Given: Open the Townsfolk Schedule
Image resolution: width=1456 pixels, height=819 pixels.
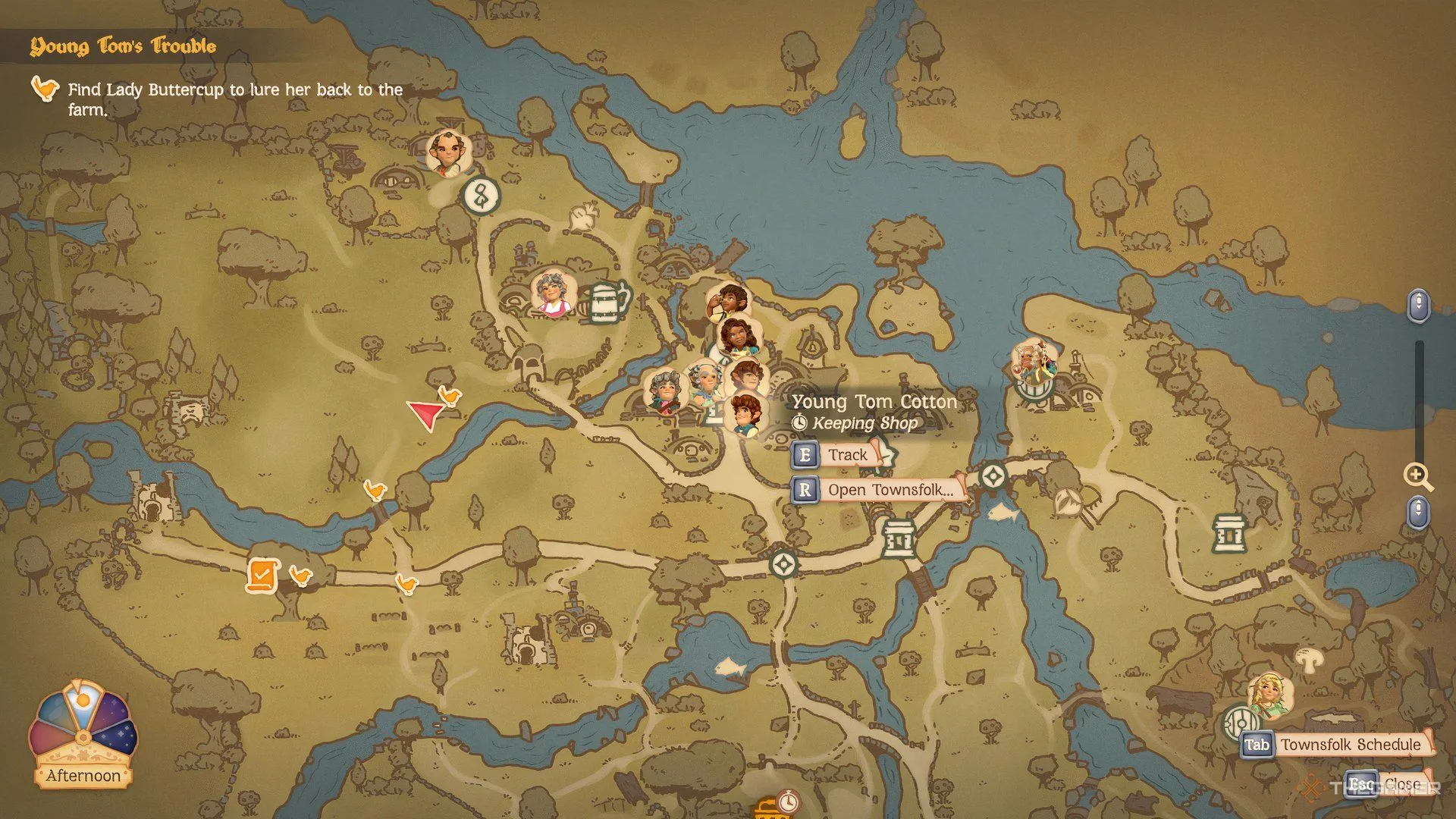Looking at the screenshot, I should point(1338,745).
